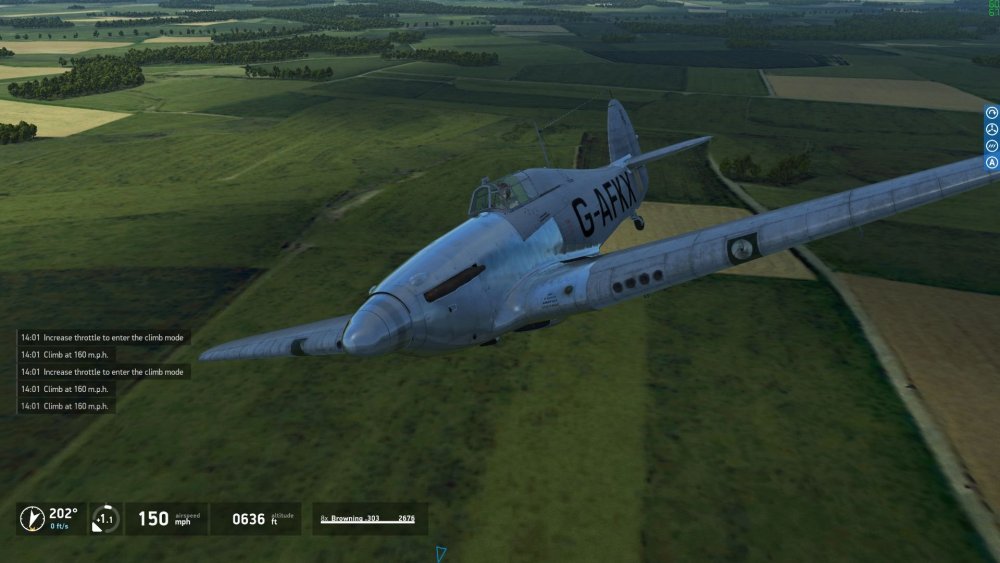Click the curved arrow status icon

tap(992, 113)
